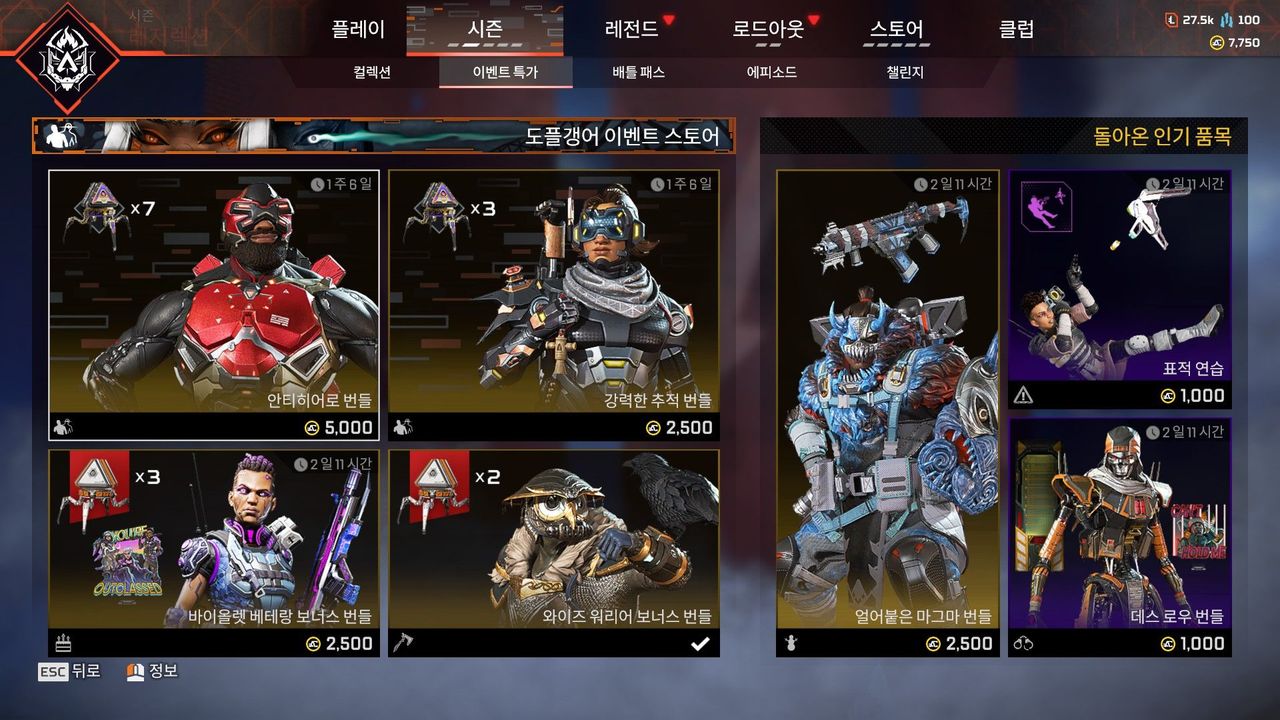This screenshot has height=720, width=1280.
Task: Select the 컬렉션 sub-tab
Action: 372,72
